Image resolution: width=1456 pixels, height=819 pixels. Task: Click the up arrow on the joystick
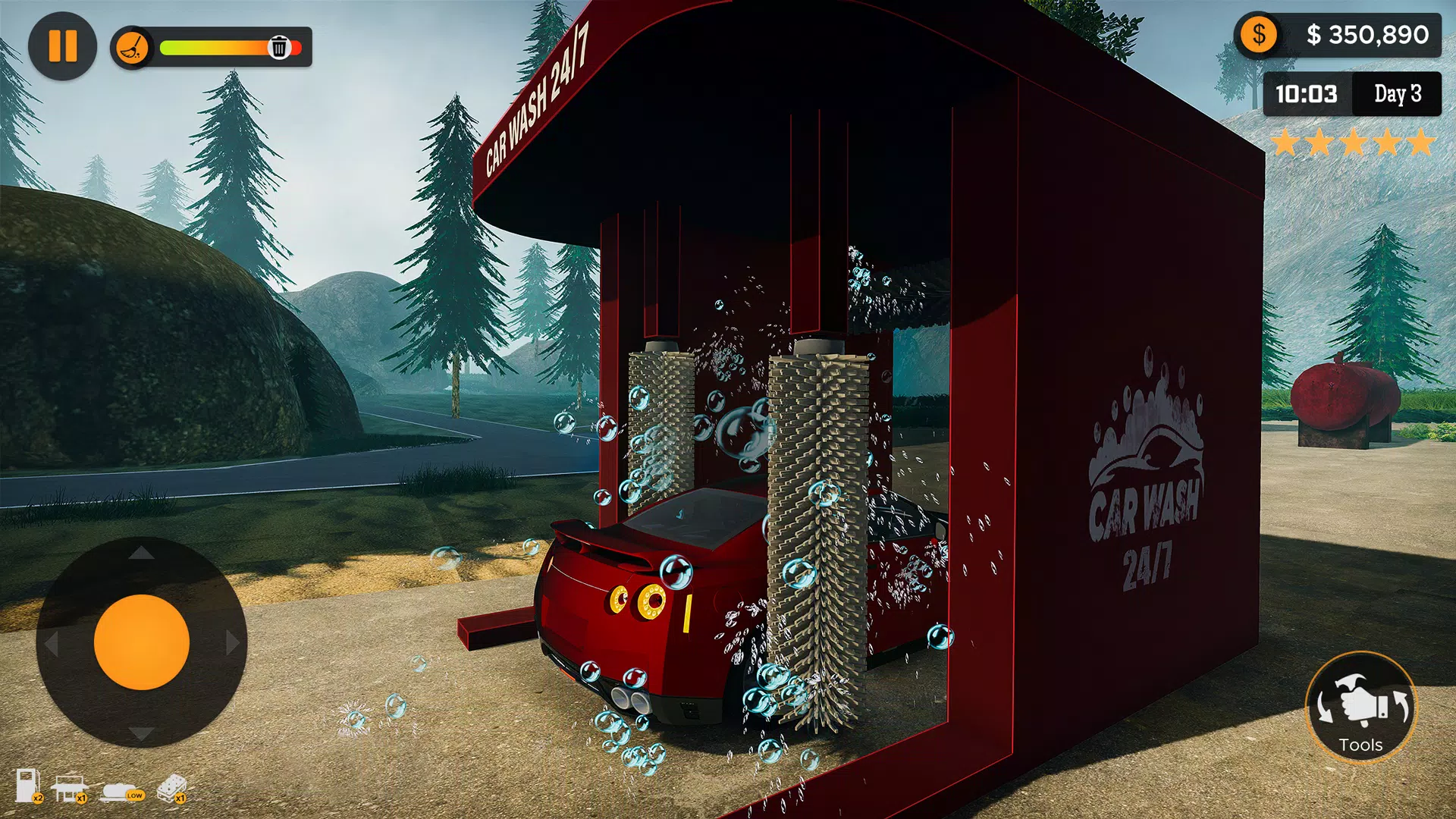[x=140, y=551]
